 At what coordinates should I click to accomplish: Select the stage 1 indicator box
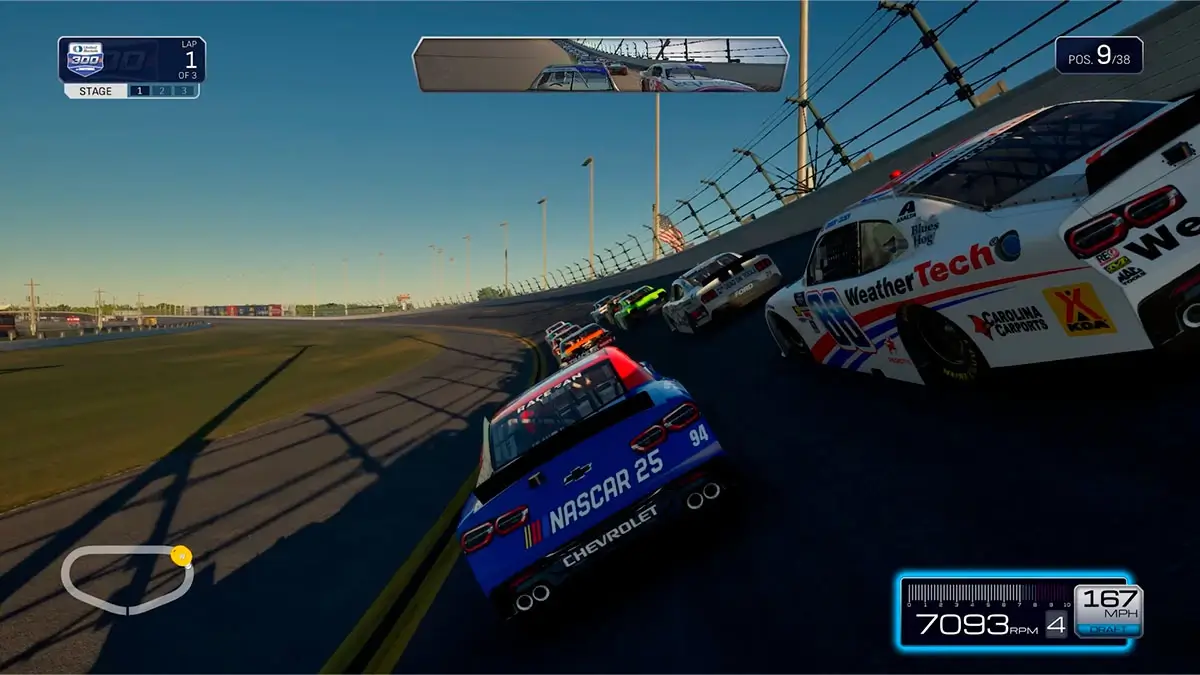pyautogui.click(x=140, y=91)
